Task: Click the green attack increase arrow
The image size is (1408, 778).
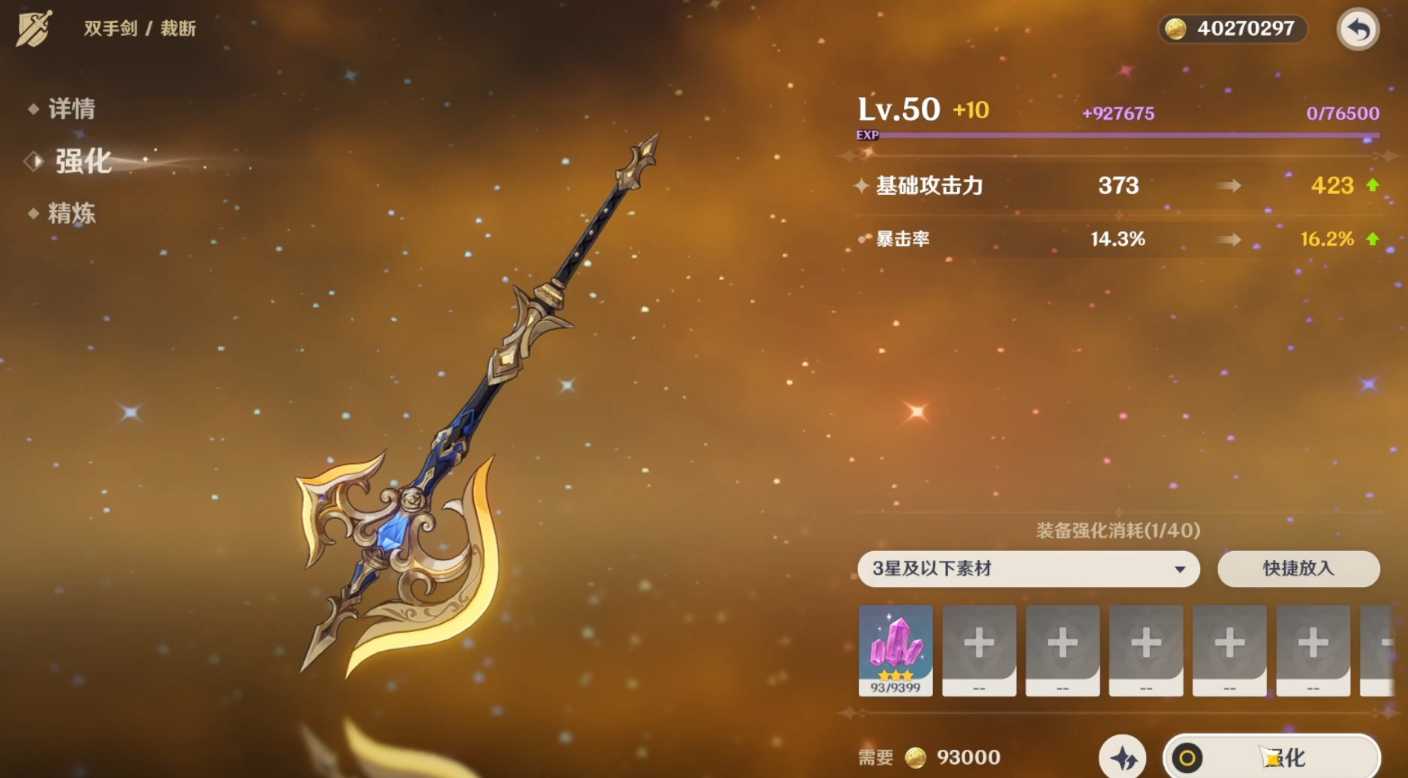Action: pyautogui.click(x=1373, y=186)
